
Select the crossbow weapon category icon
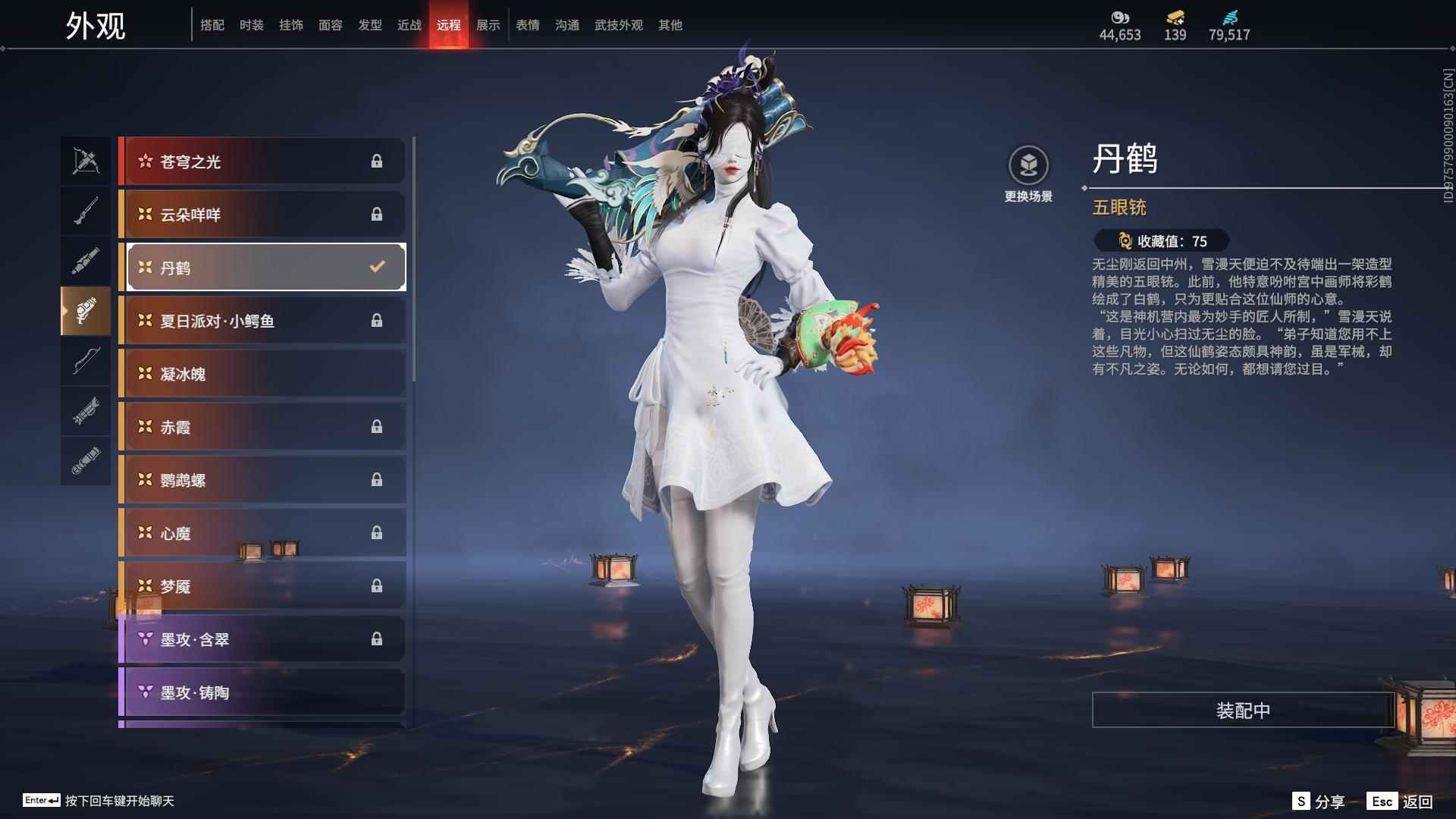(86, 160)
